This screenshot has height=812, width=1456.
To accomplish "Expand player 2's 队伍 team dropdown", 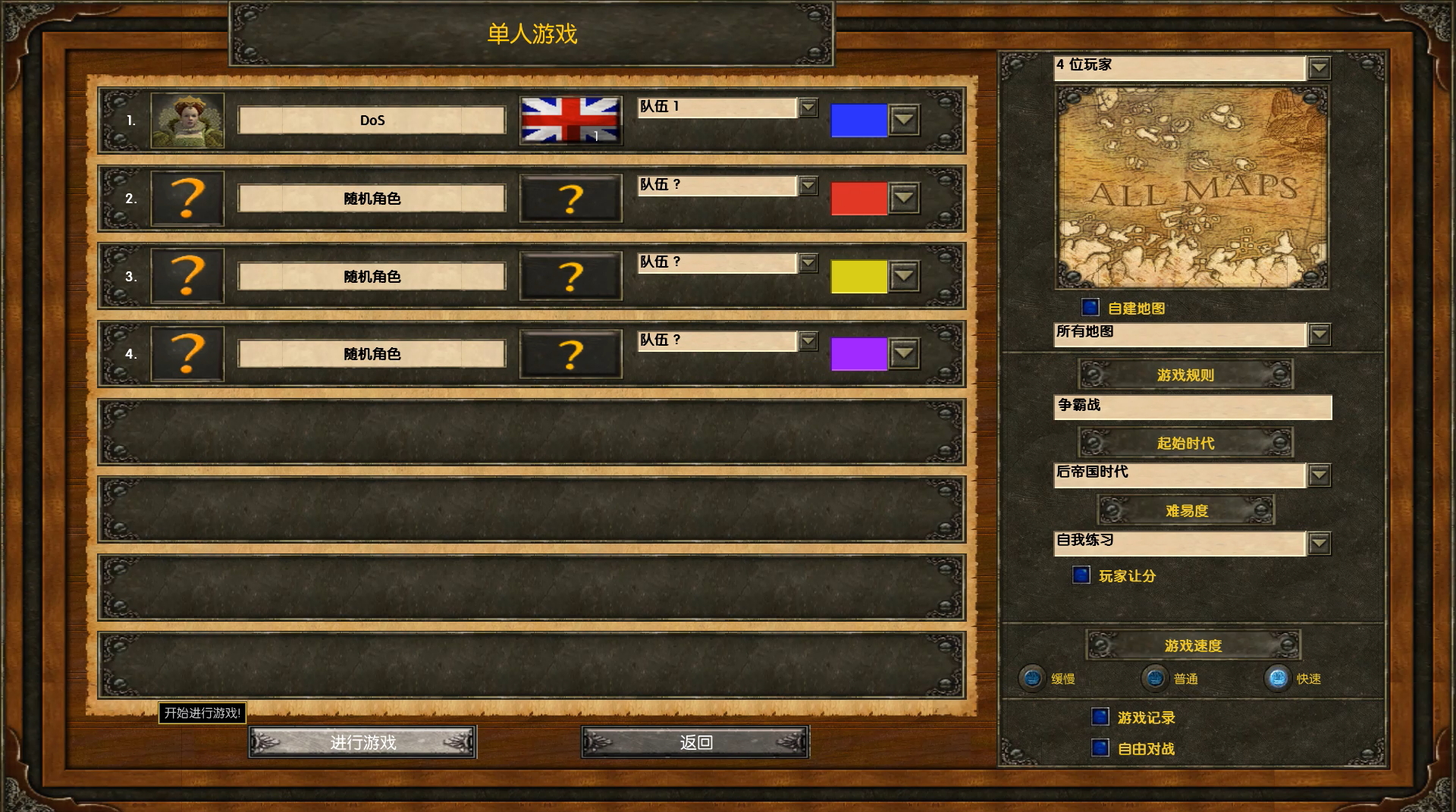I will point(807,185).
